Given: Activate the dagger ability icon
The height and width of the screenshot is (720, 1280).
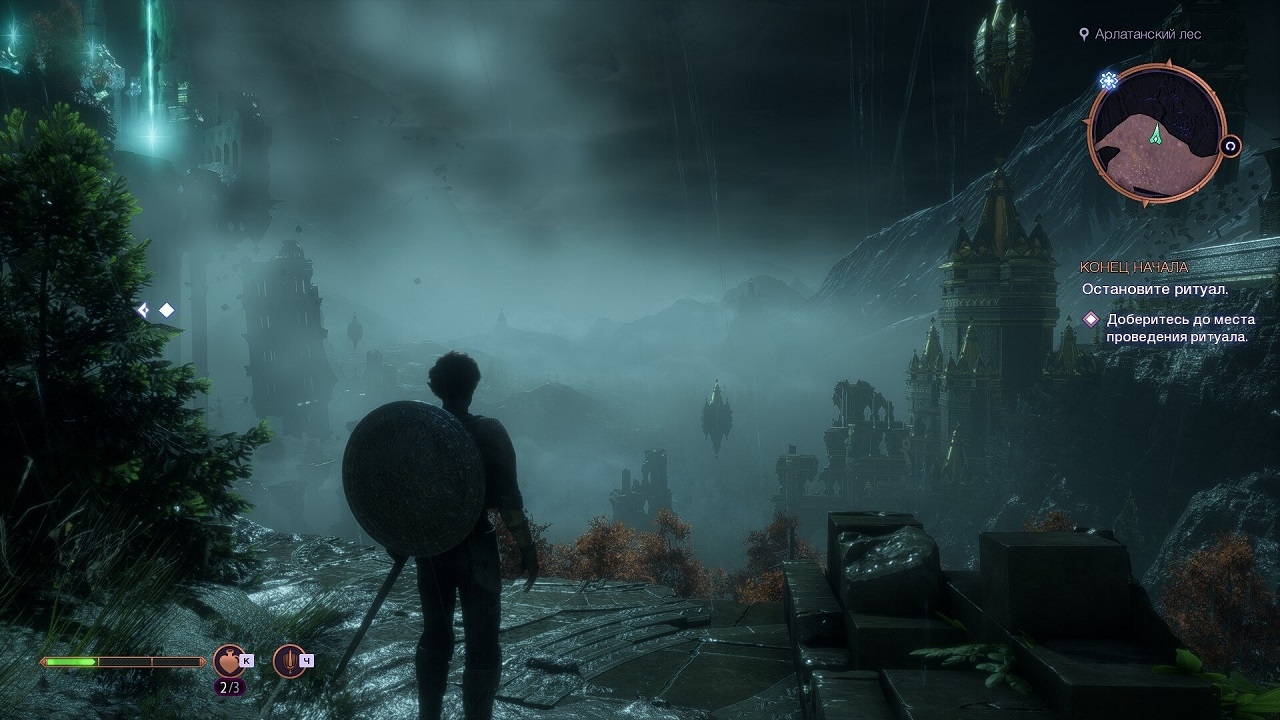Looking at the screenshot, I should [x=289, y=660].
